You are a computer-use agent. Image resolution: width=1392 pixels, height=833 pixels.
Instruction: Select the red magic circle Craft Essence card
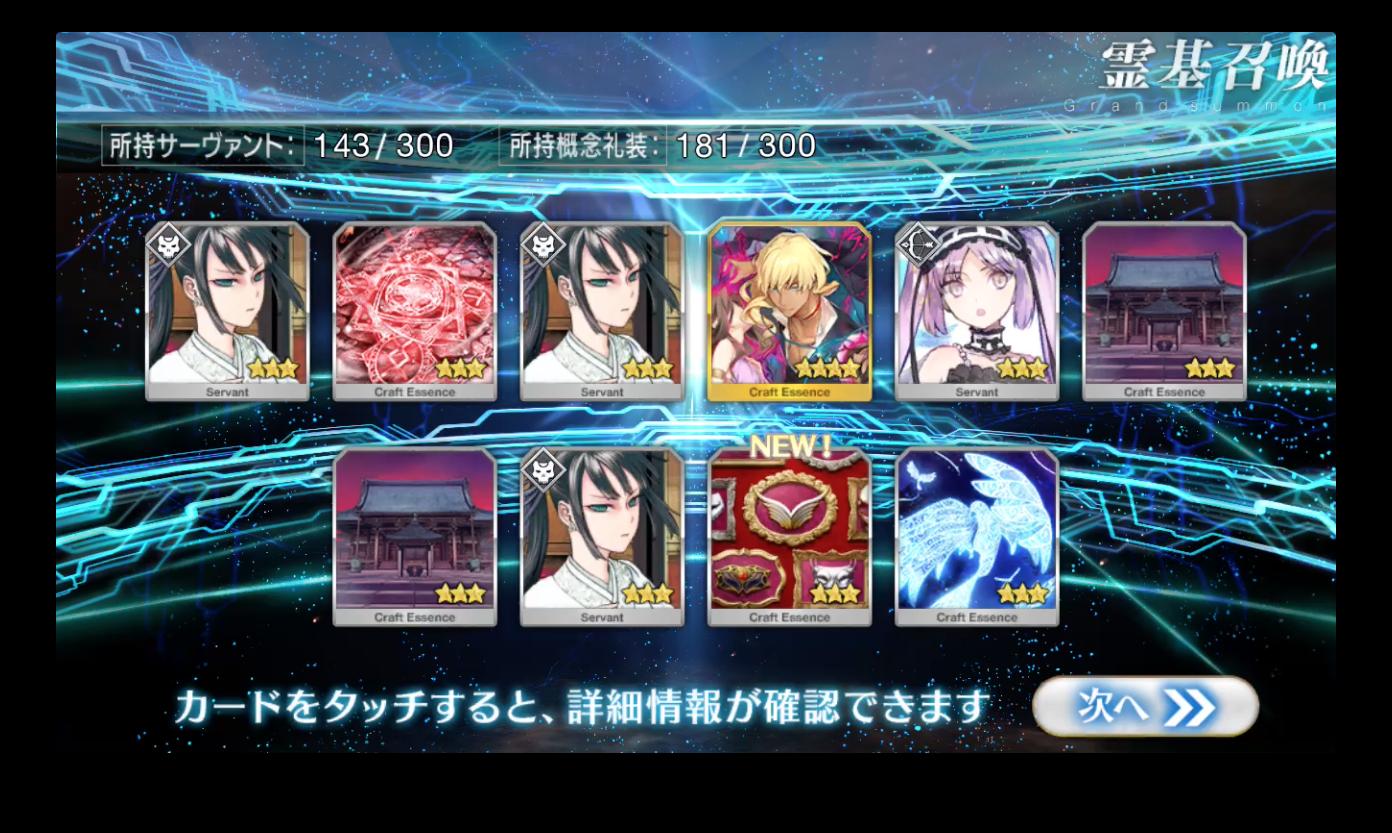415,311
